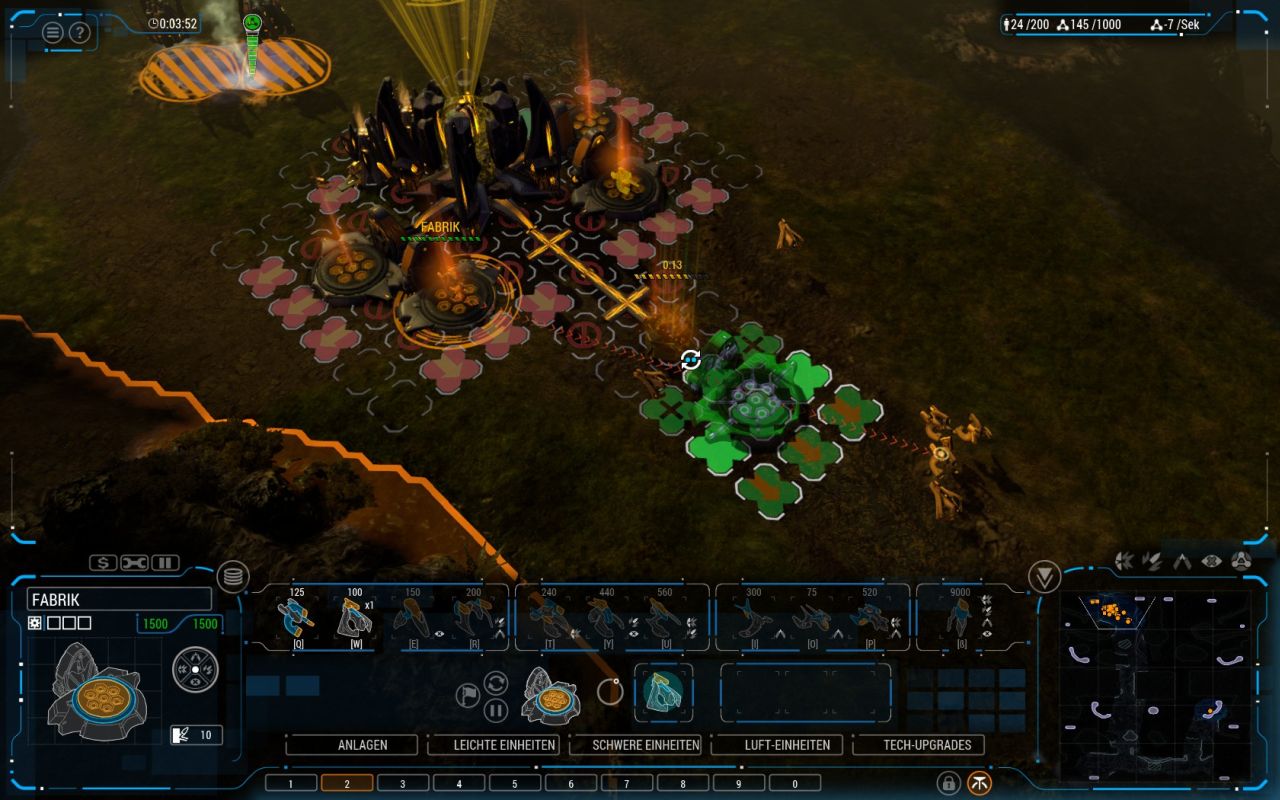Viewport: 1280px width, 800px height.
Task: Show the Luft-Einheiten tab
Action: click(x=776, y=745)
